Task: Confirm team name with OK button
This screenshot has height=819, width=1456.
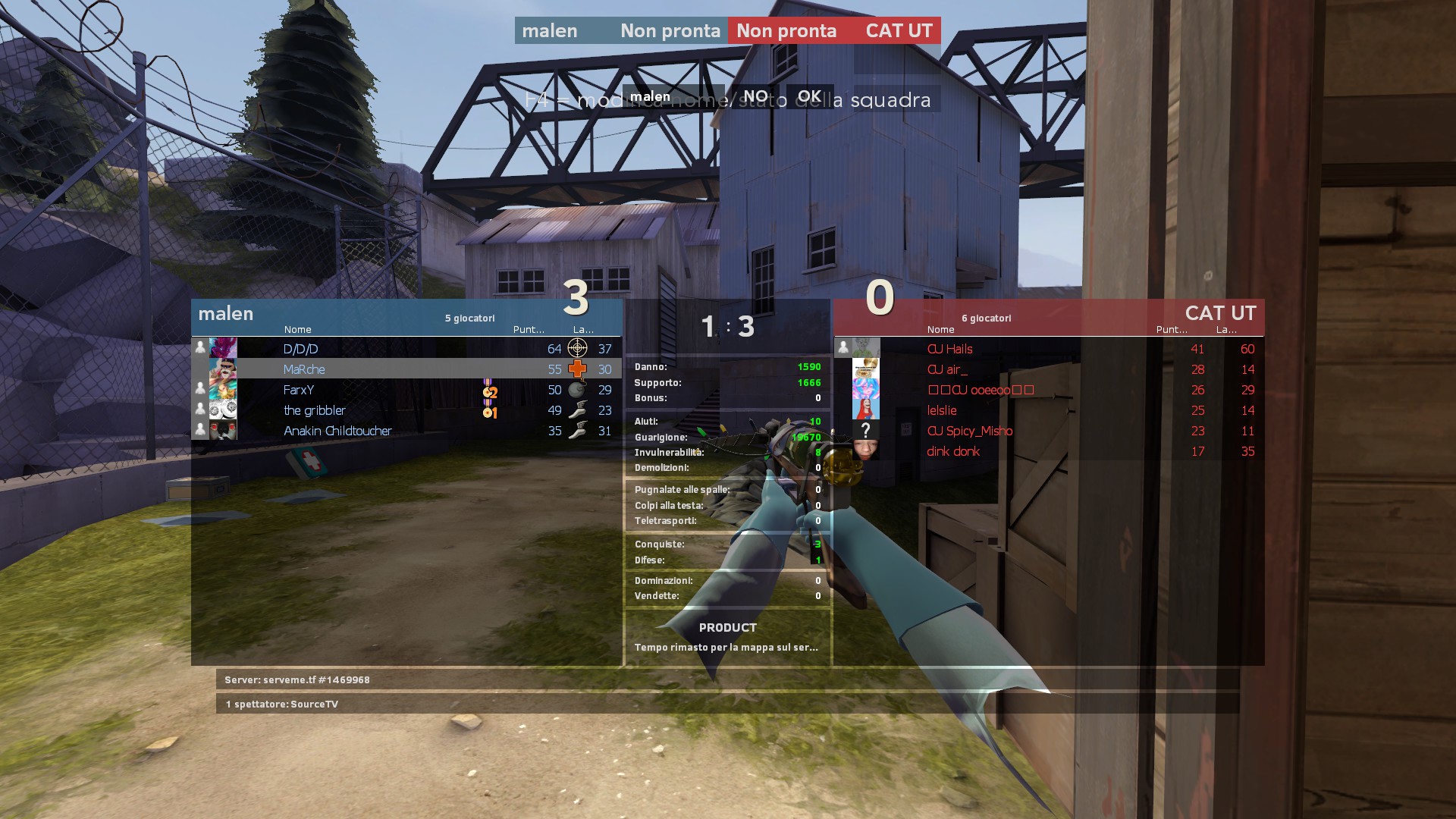Action: (809, 96)
